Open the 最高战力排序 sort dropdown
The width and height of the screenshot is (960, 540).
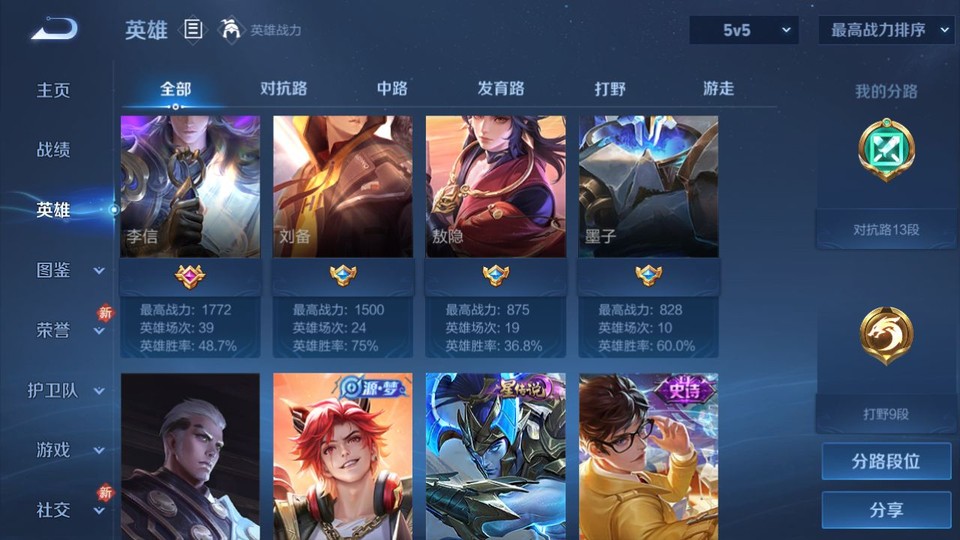coord(885,30)
